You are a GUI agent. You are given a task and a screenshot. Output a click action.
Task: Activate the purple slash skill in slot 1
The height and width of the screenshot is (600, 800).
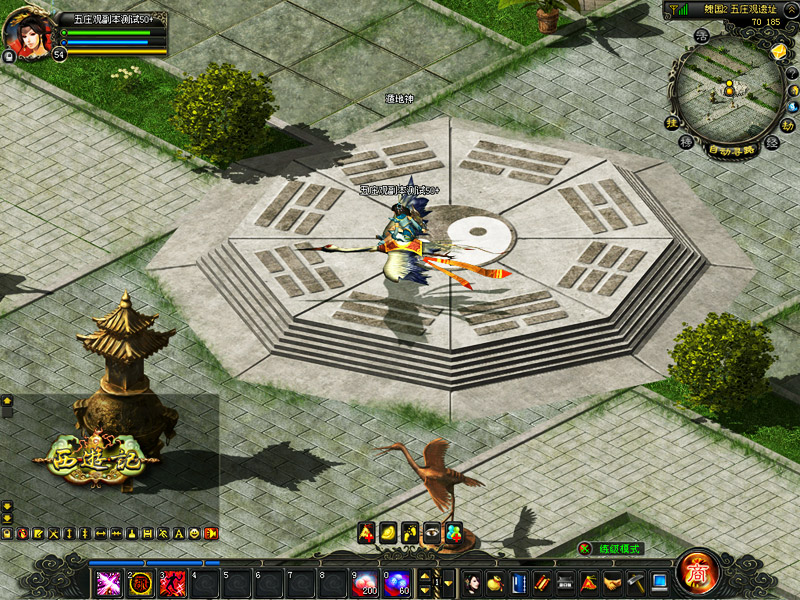109,582
